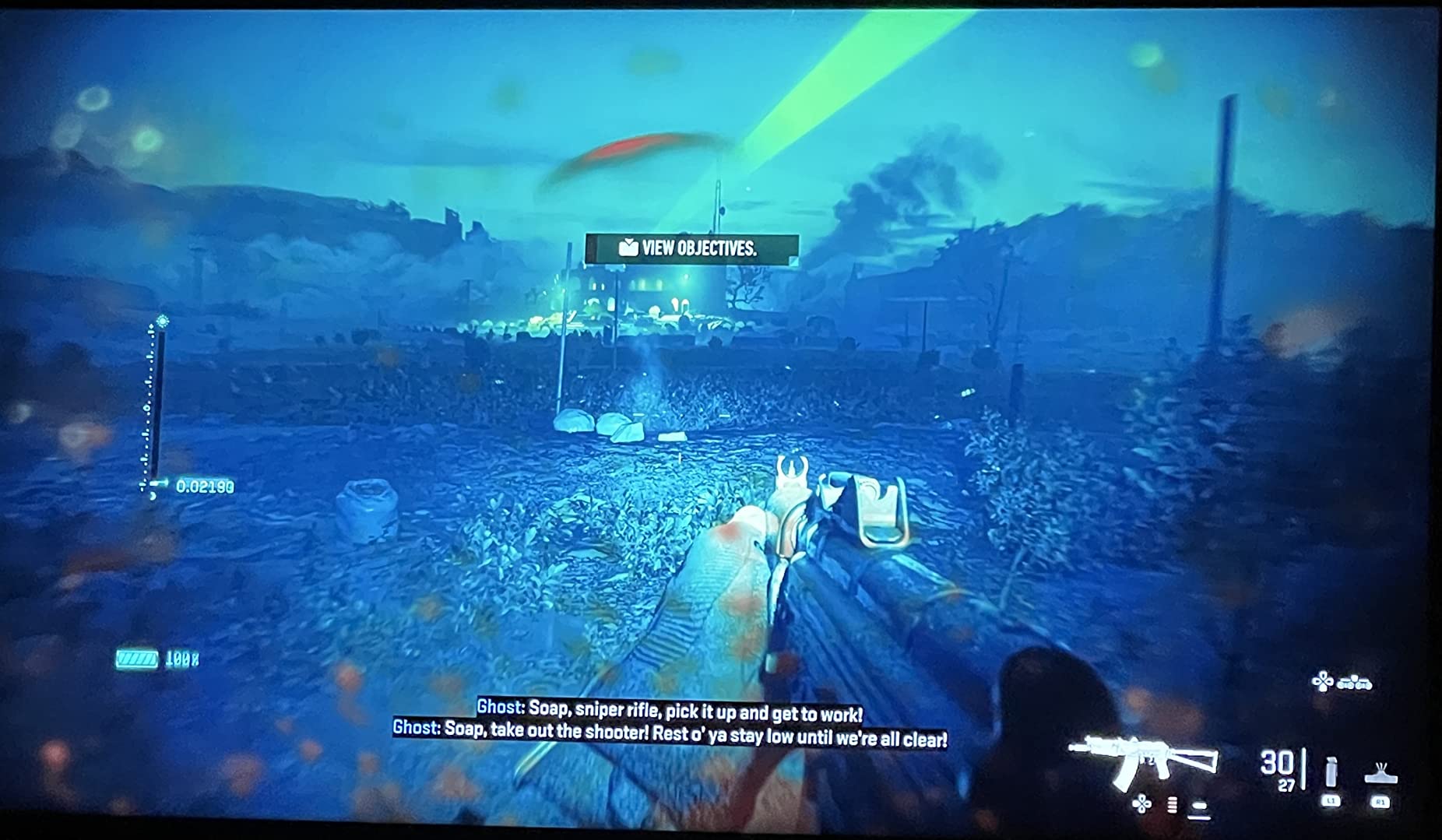The width and height of the screenshot is (1442, 840).
Task: Click the claymore lethal icon above R1
Action: [x=1380, y=774]
